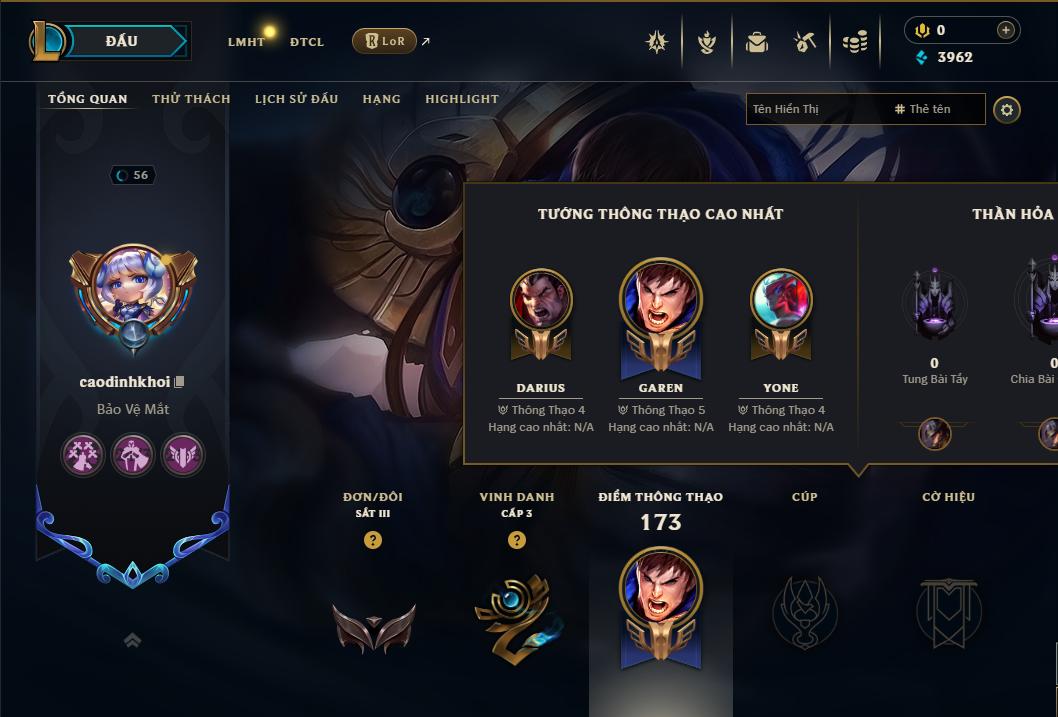Copy the summoner name caodinhkhoi

tap(179, 382)
